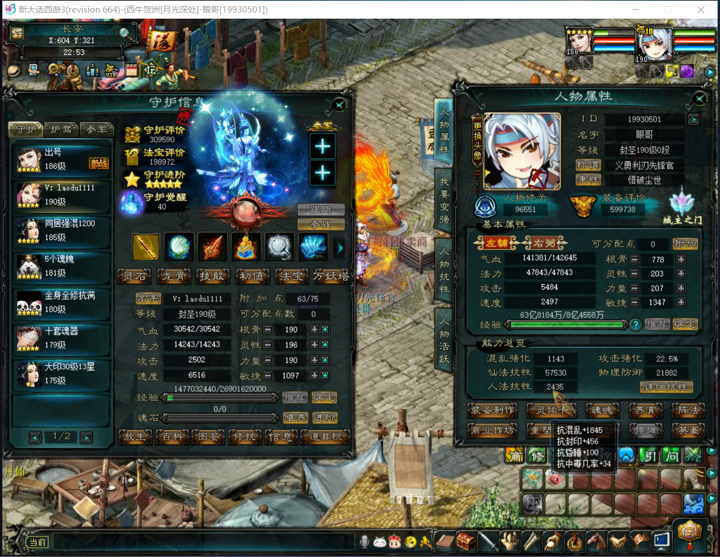Open the 参军 tab
The height and width of the screenshot is (557, 720).
click(x=96, y=129)
